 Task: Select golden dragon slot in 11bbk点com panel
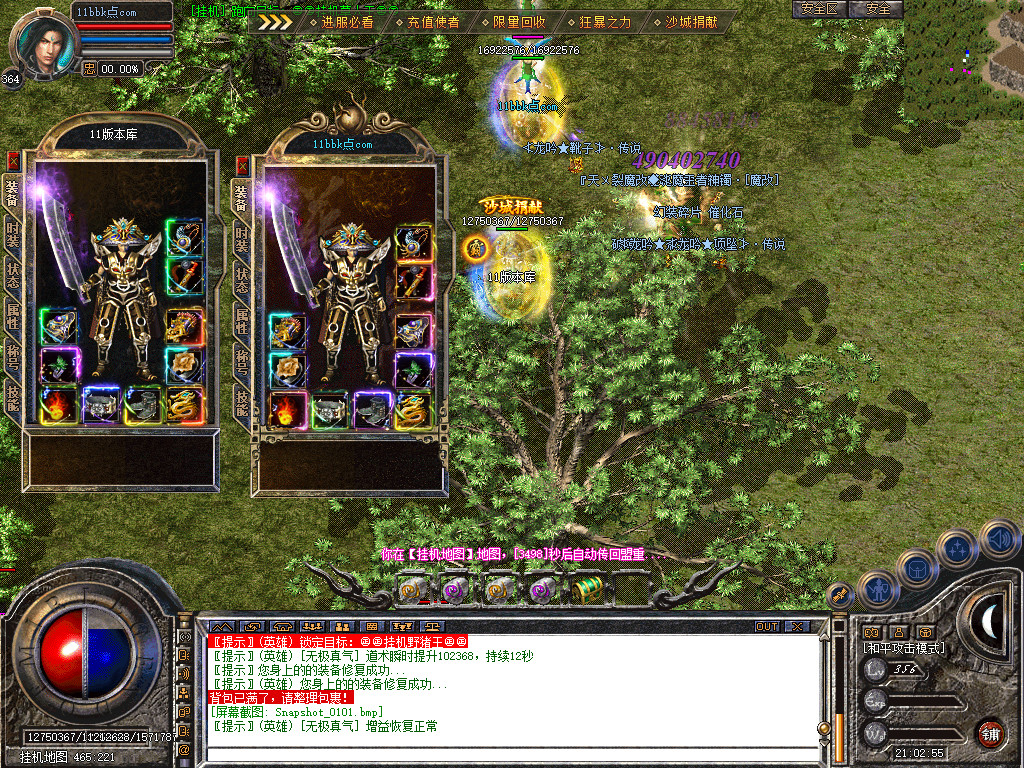click(x=412, y=410)
